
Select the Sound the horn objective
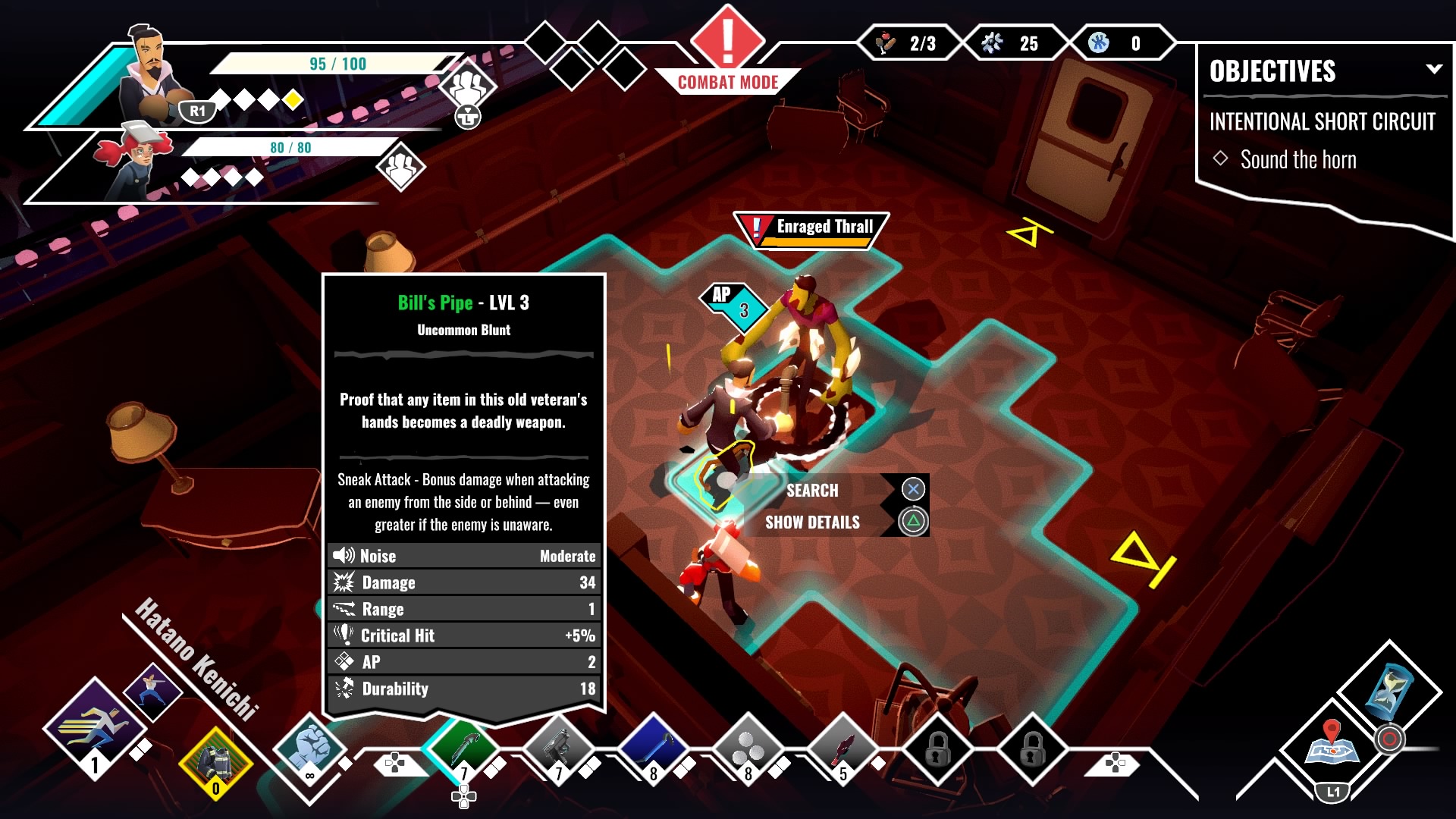(x=1298, y=160)
